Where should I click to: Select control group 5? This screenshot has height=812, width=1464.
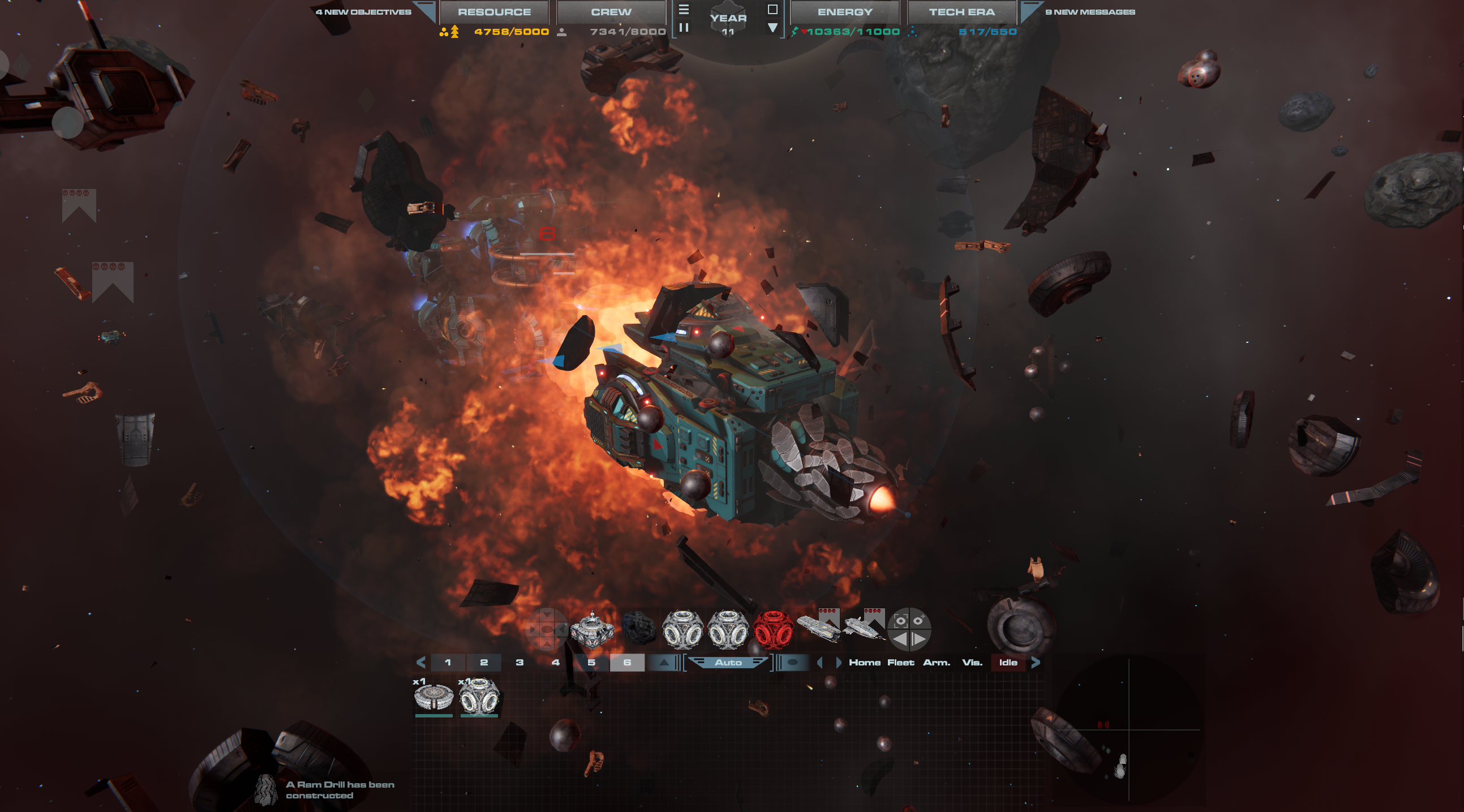tap(591, 663)
